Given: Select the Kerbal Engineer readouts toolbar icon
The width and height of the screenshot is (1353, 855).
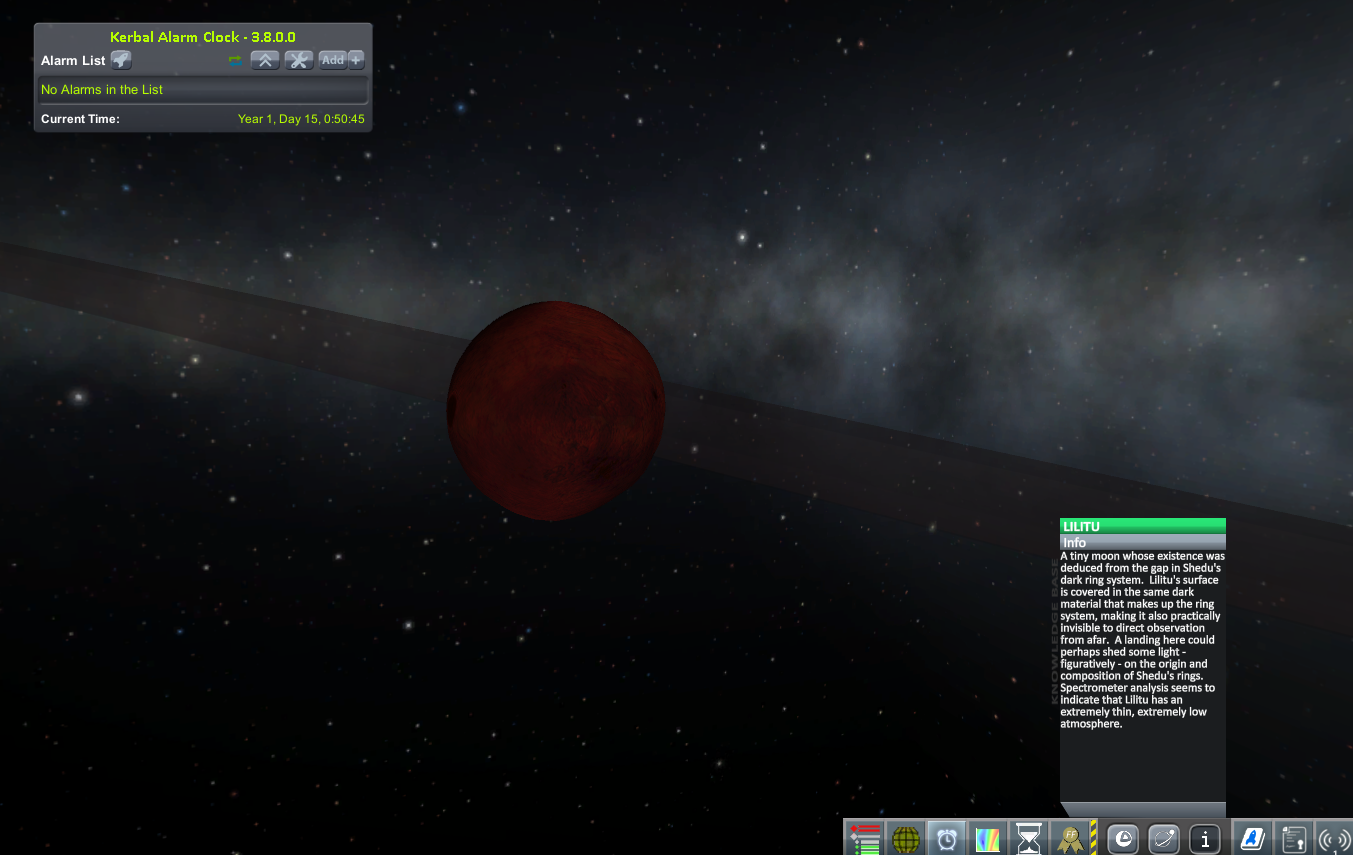Looking at the screenshot, I should (864, 838).
